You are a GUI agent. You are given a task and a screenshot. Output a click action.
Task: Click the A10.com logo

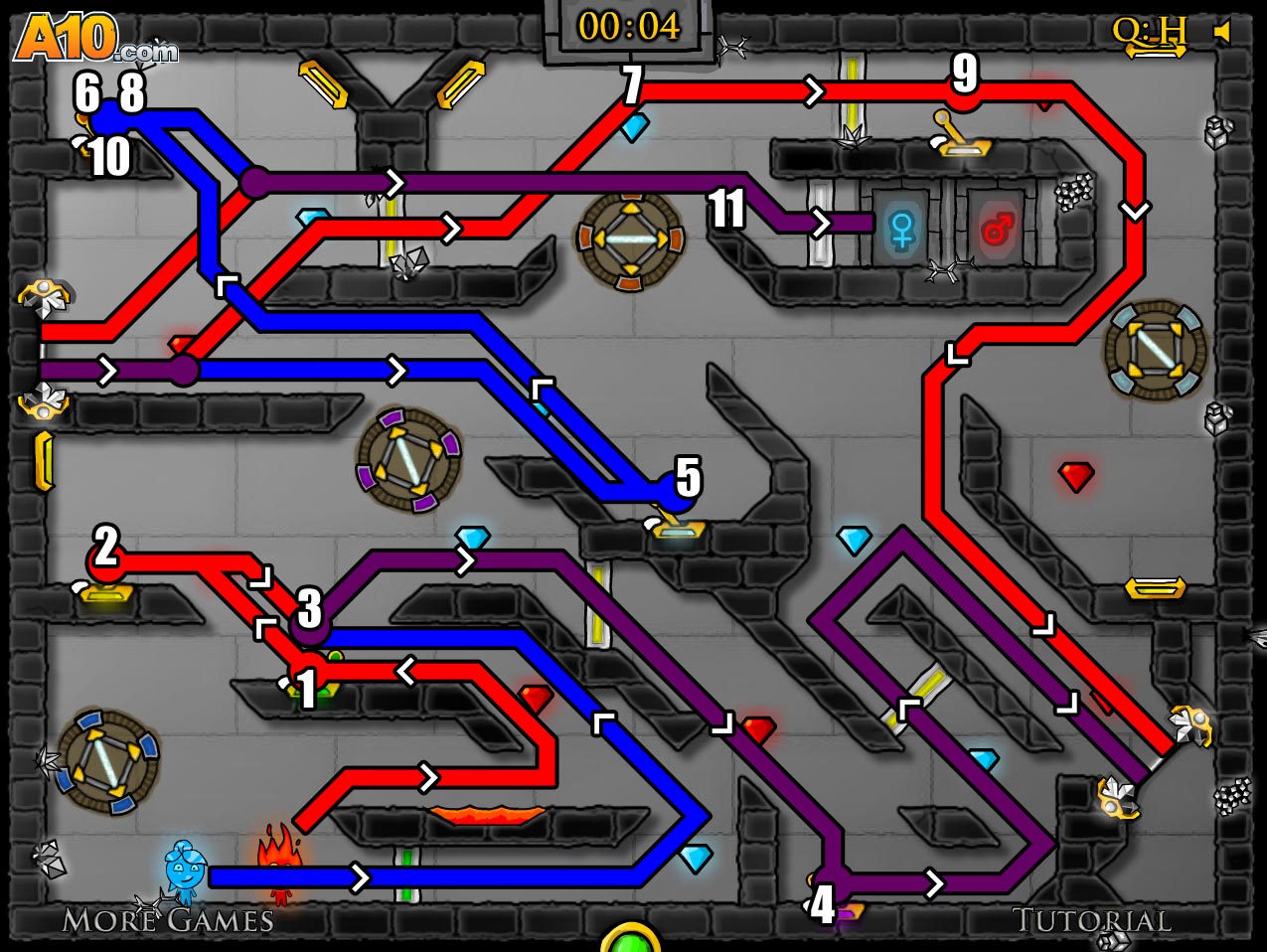[95, 40]
